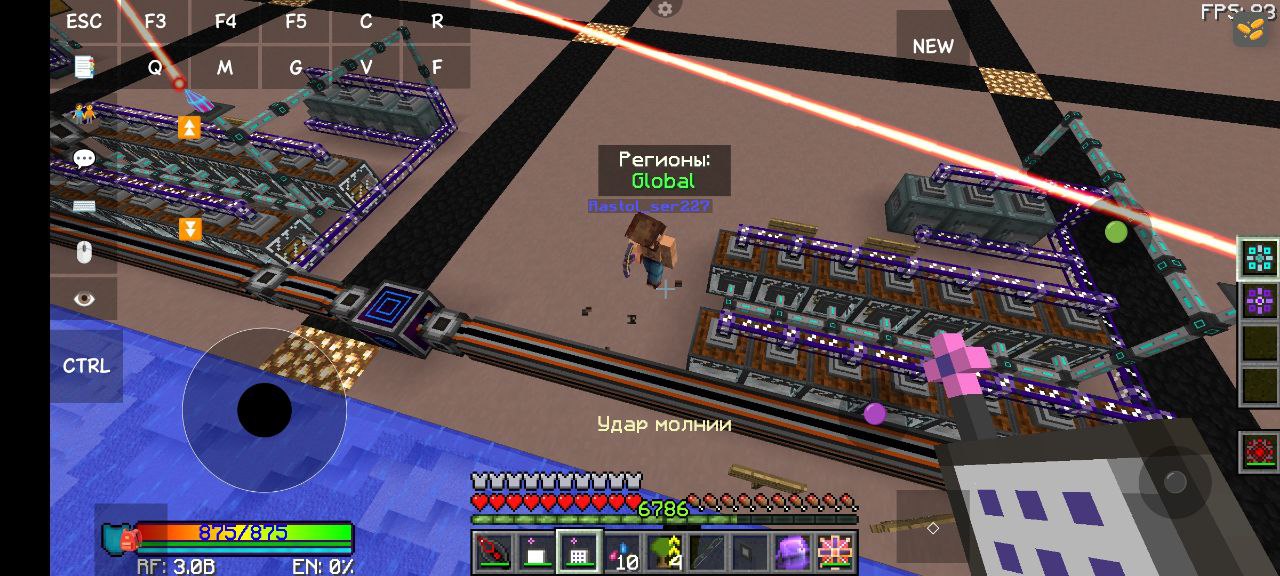Tap the orange double up-arrow button

tap(189, 127)
